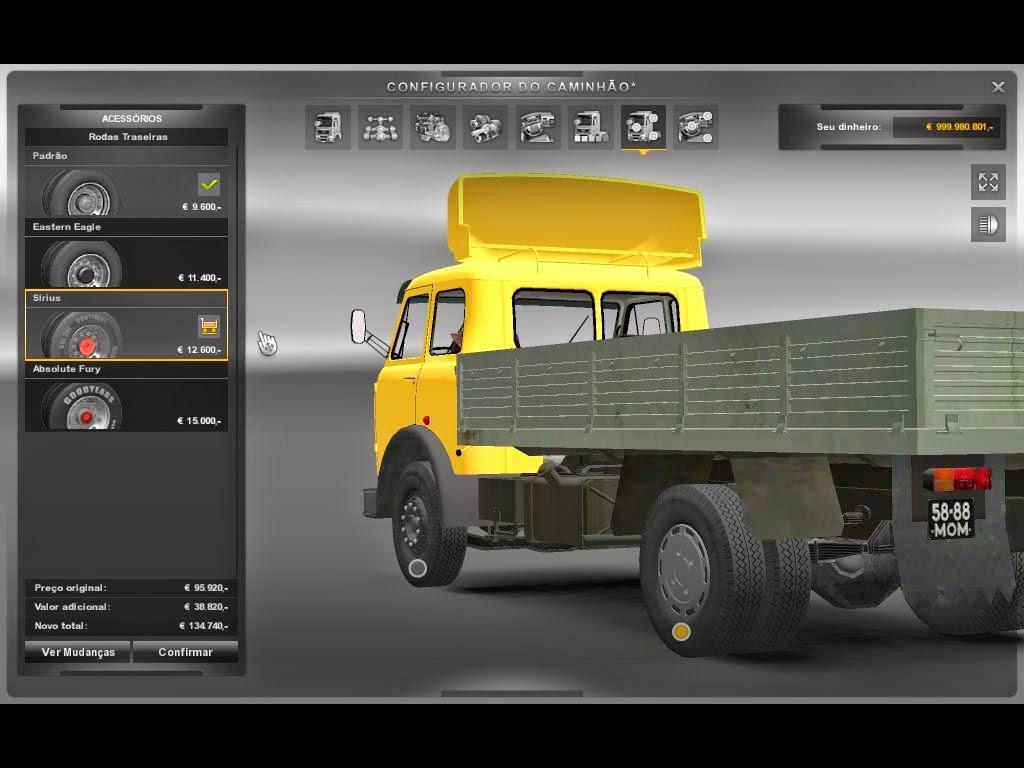
Task: Switch to the truck paint job tab
Action: pos(590,127)
